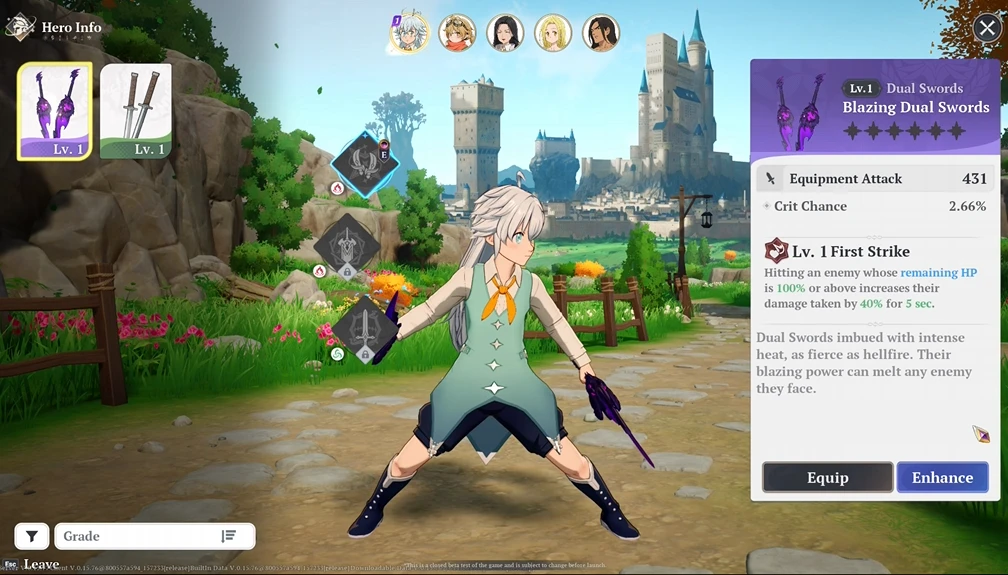The height and width of the screenshot is (575, 1008).
Task: Switch to the goggles-wearing hero with red scarf
Action: pos(457,33)
